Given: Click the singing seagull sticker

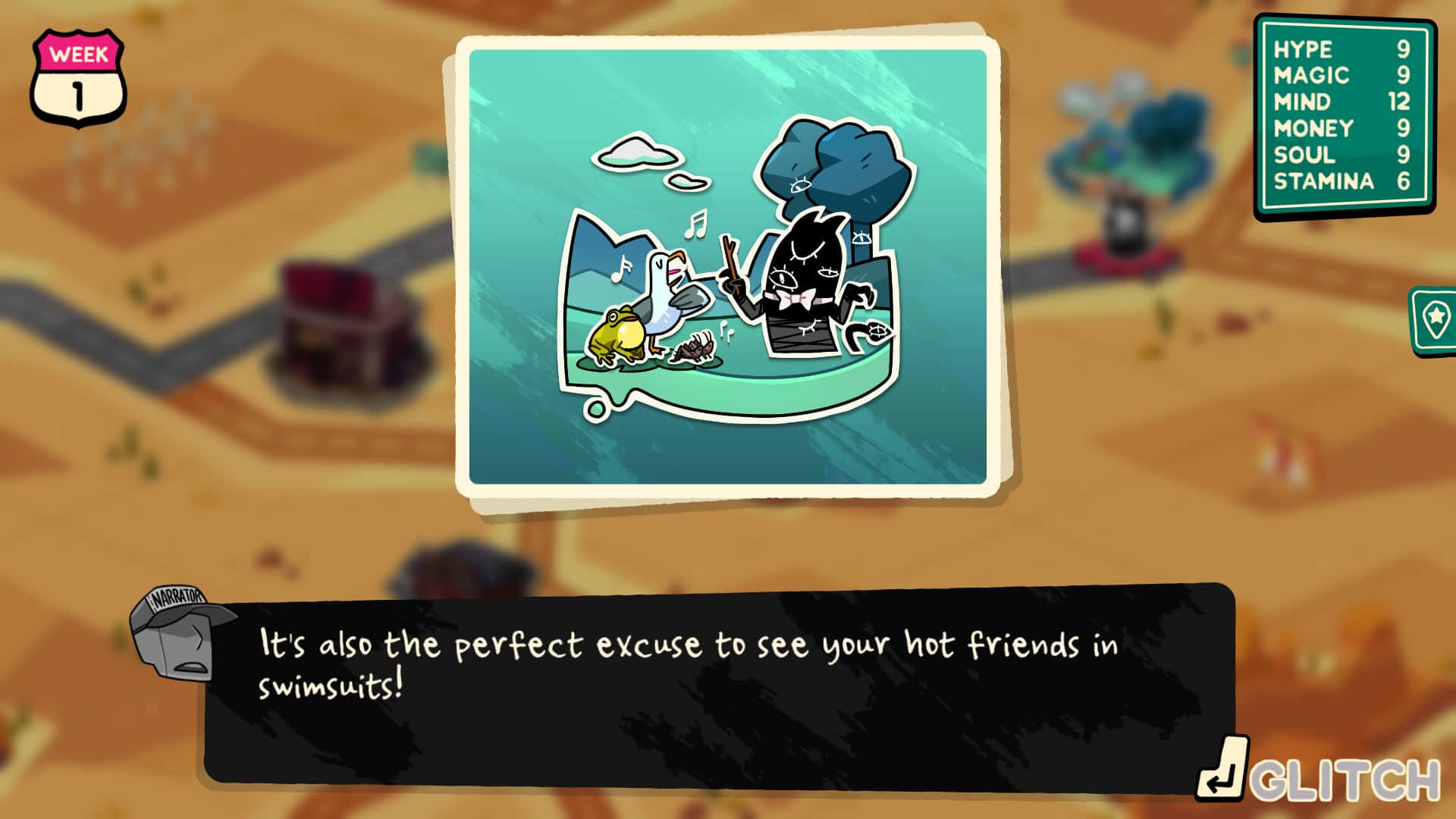Looking at the screenshot, I should tap(667, 296).
